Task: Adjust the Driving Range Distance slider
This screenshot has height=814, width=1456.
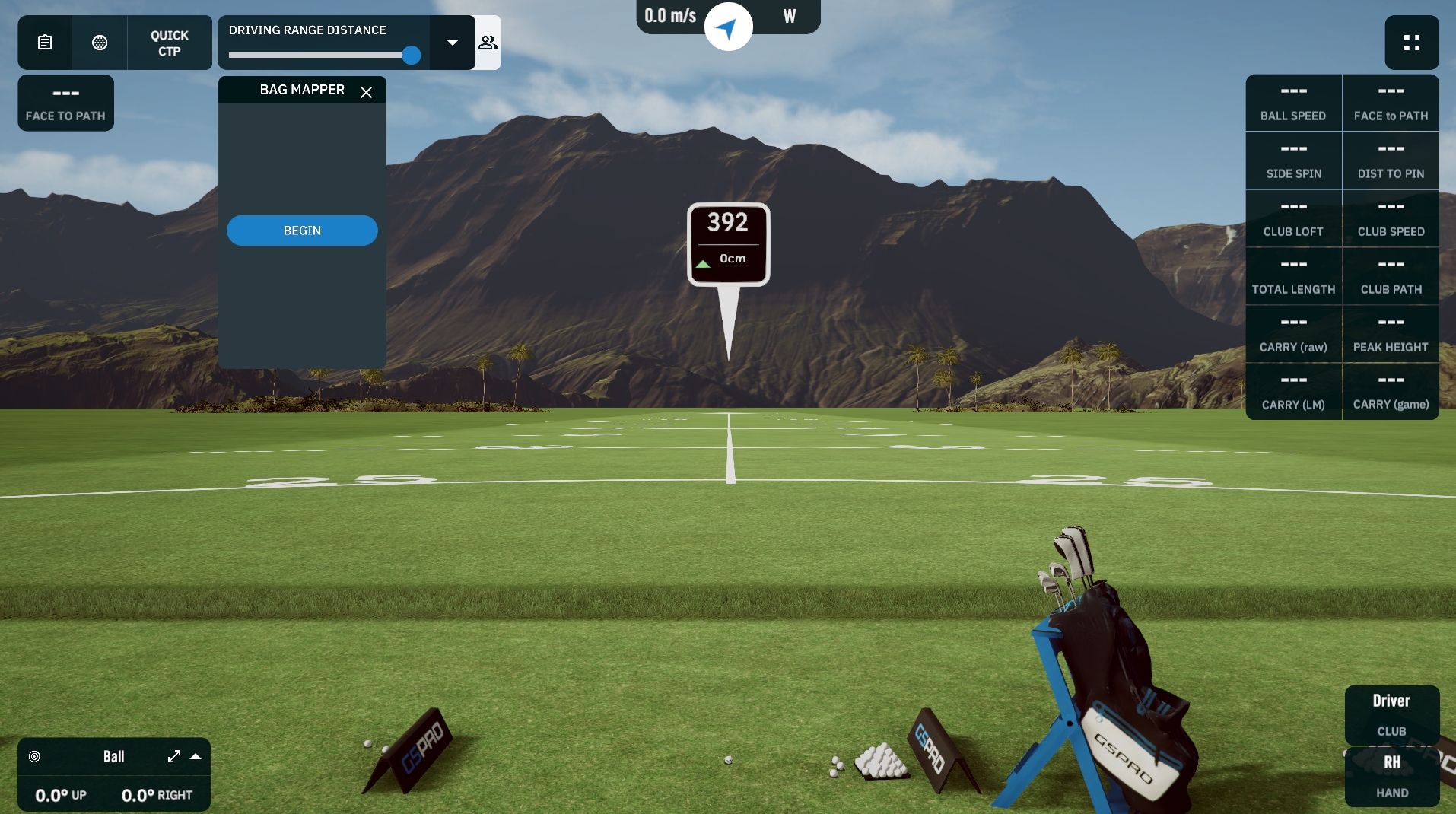Action: (x=411, y=56)
